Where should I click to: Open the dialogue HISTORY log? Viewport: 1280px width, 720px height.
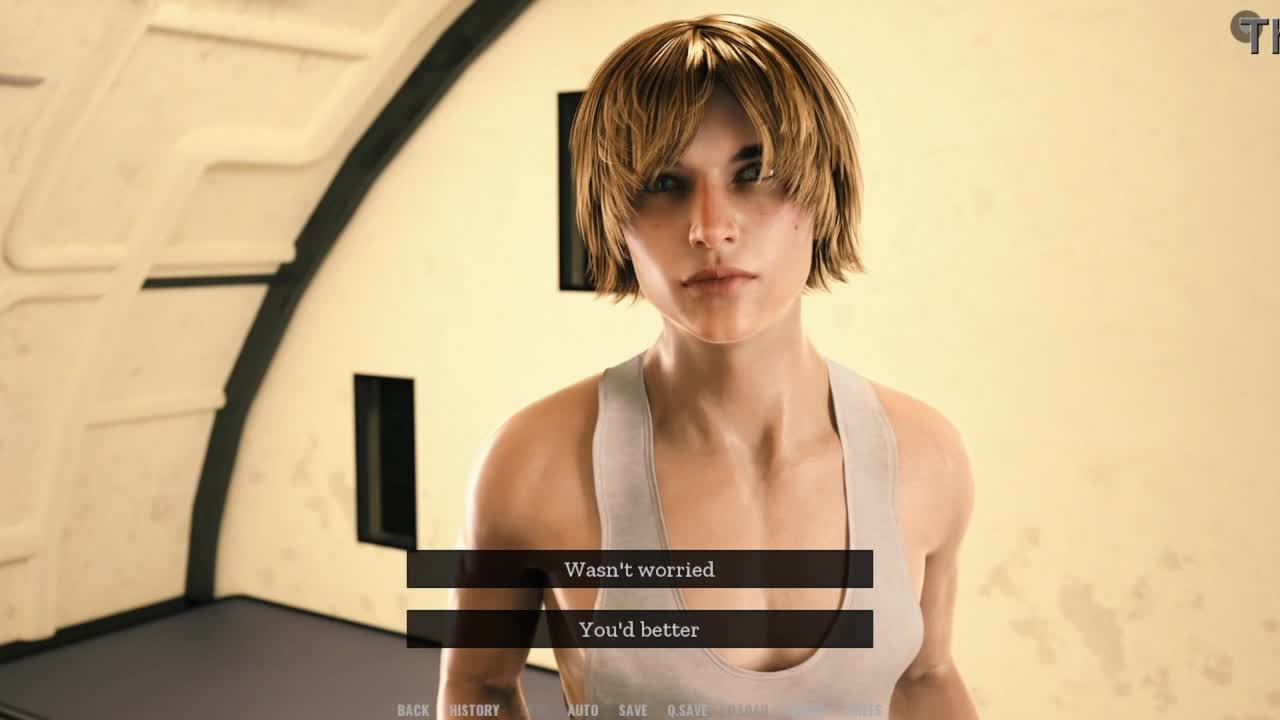(474, 710)
